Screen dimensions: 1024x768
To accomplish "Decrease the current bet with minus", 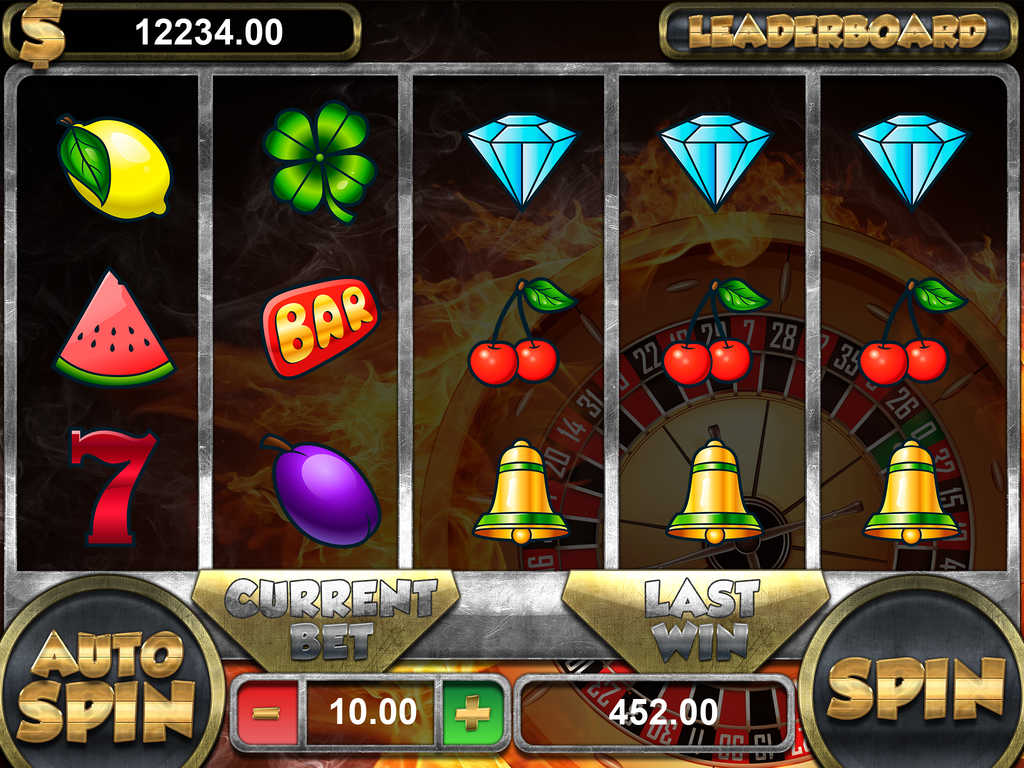I will coord(267,713).
